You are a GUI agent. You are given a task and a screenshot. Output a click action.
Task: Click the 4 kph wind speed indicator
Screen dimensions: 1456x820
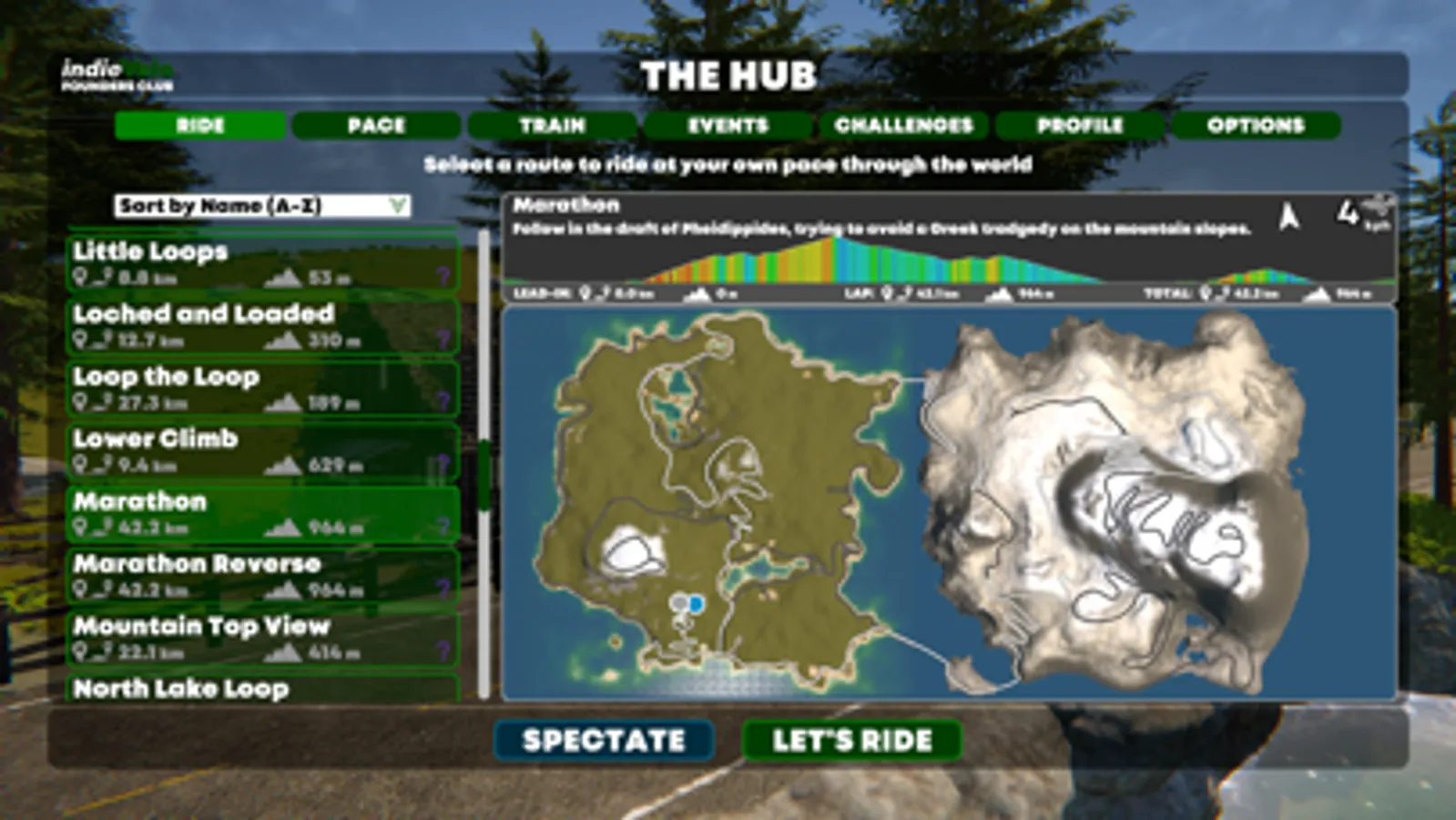(x=1357, y=215)
